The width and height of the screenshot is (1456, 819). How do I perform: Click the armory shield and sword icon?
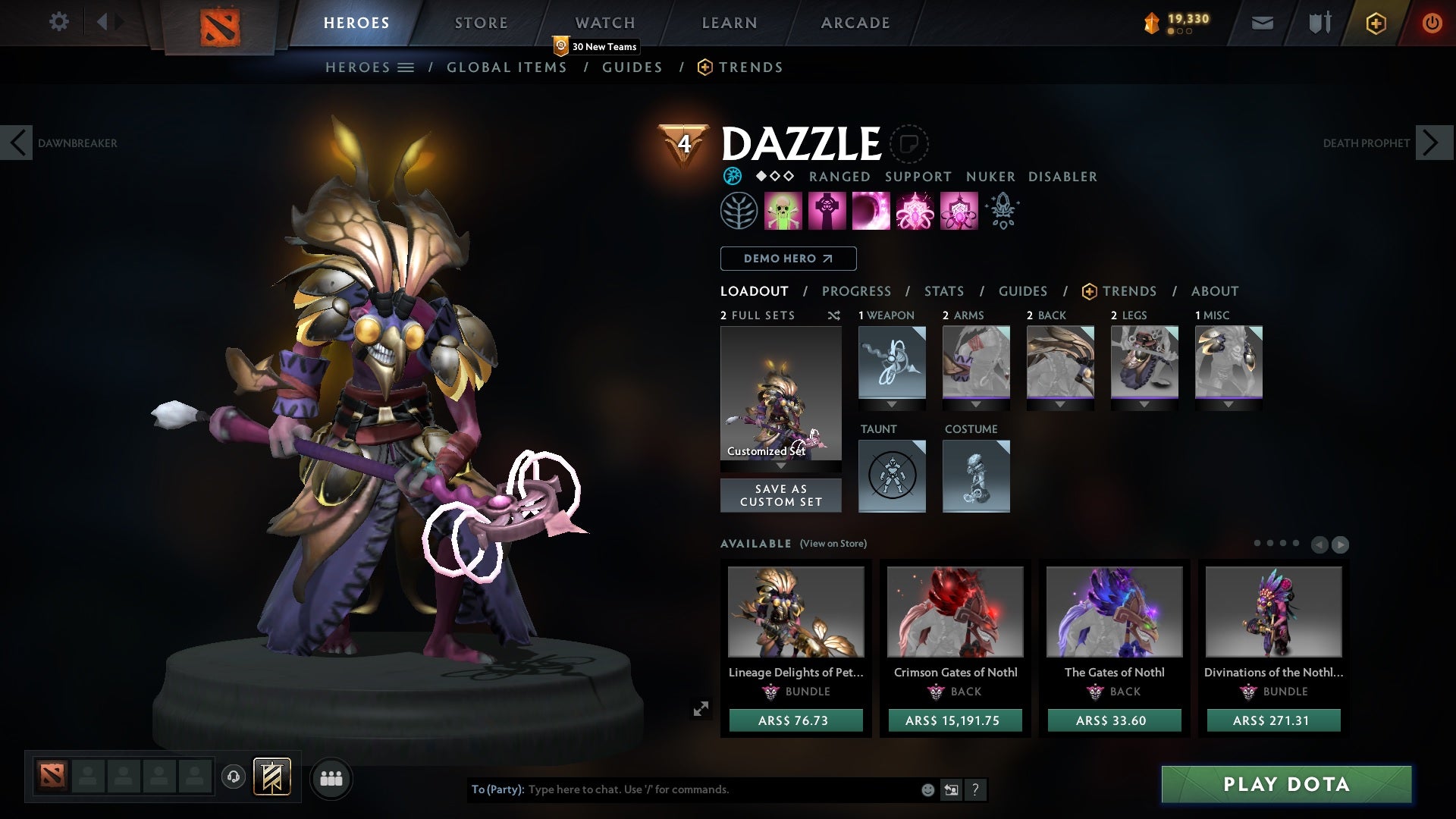(1319, 23)
